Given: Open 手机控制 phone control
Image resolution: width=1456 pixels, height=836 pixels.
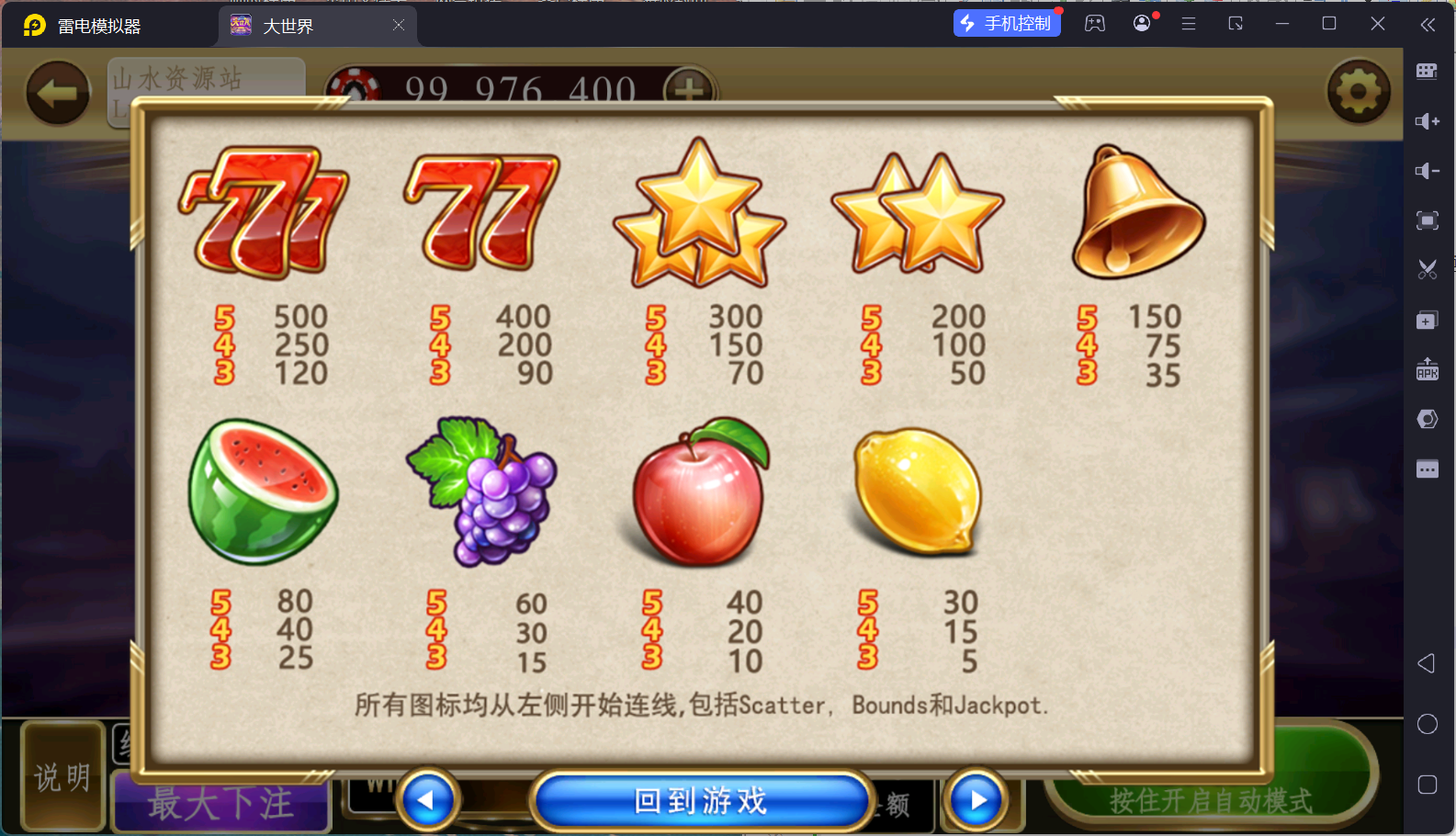Looking at the screenshot, I should (x=1007, y=23).
